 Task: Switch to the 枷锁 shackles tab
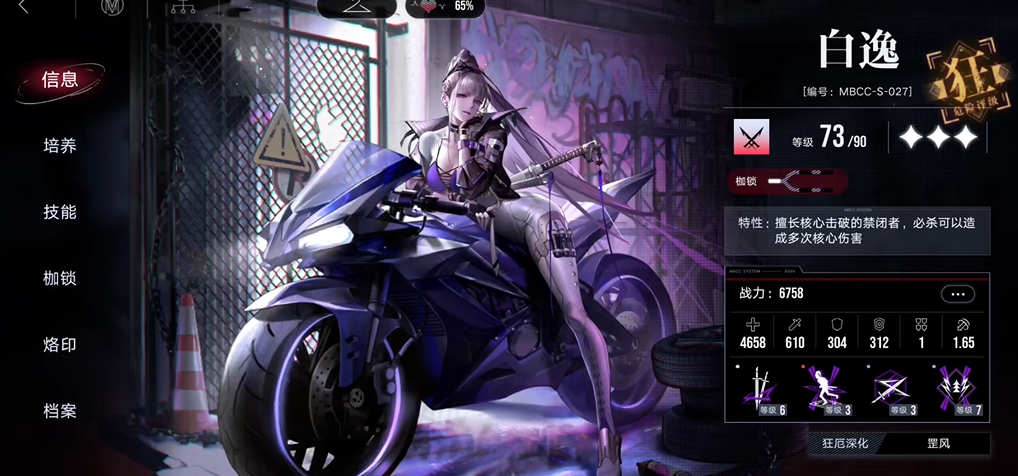coord(60,278)
